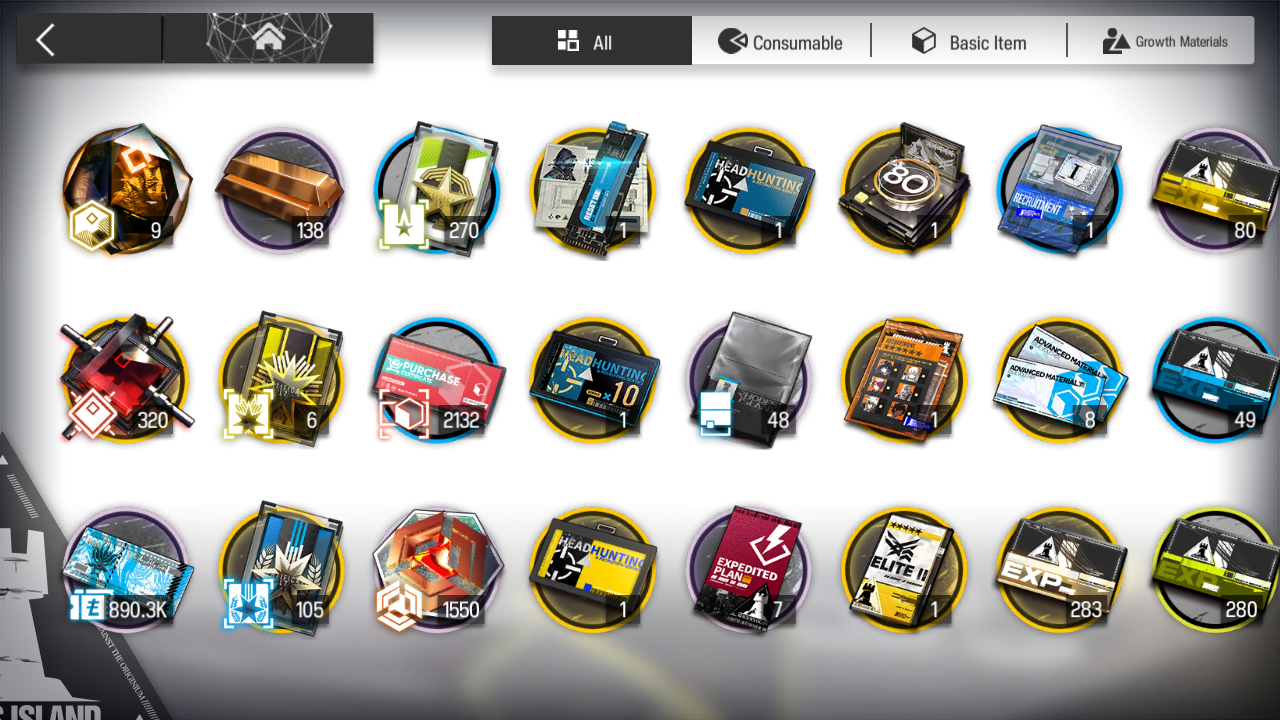Select the silver furniture pack showing 48

[748, 380]
